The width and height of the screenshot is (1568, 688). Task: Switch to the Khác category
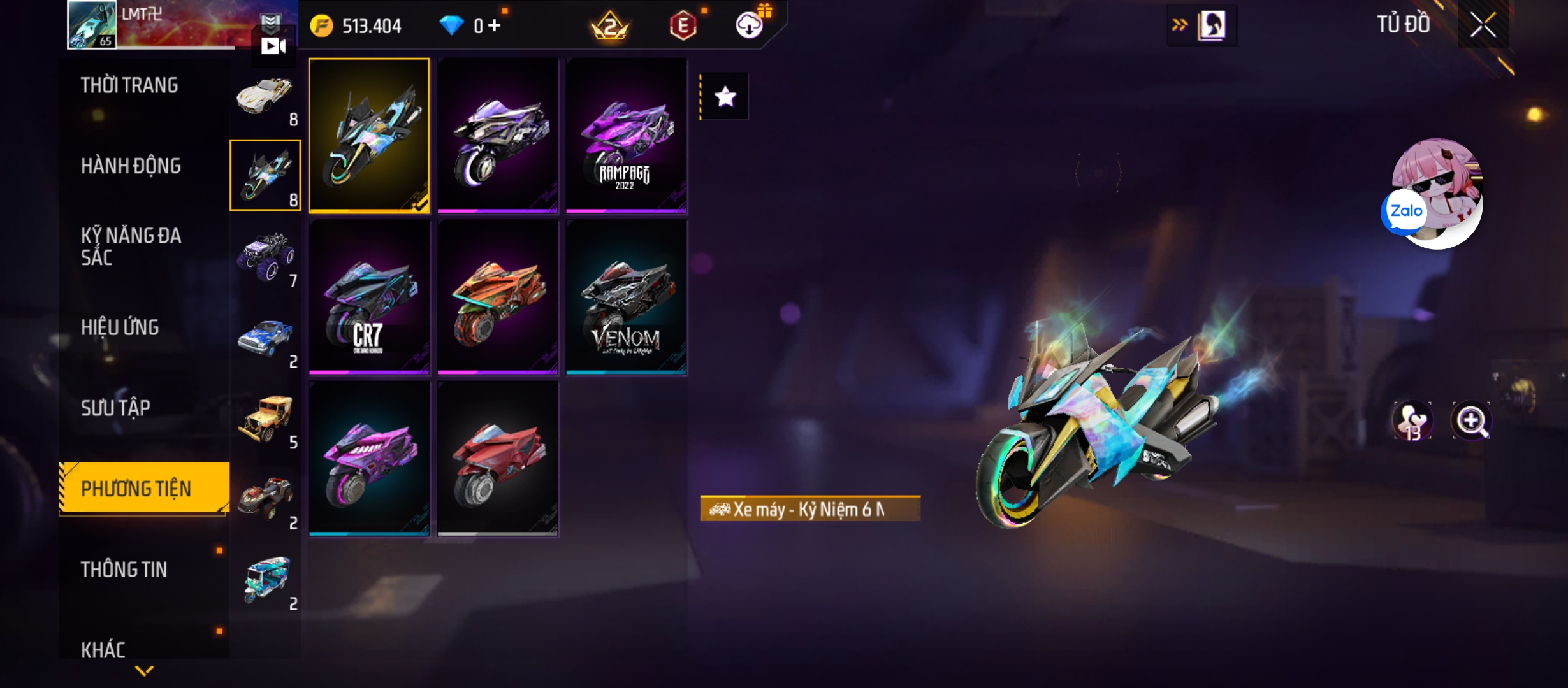tap(103, 650)
